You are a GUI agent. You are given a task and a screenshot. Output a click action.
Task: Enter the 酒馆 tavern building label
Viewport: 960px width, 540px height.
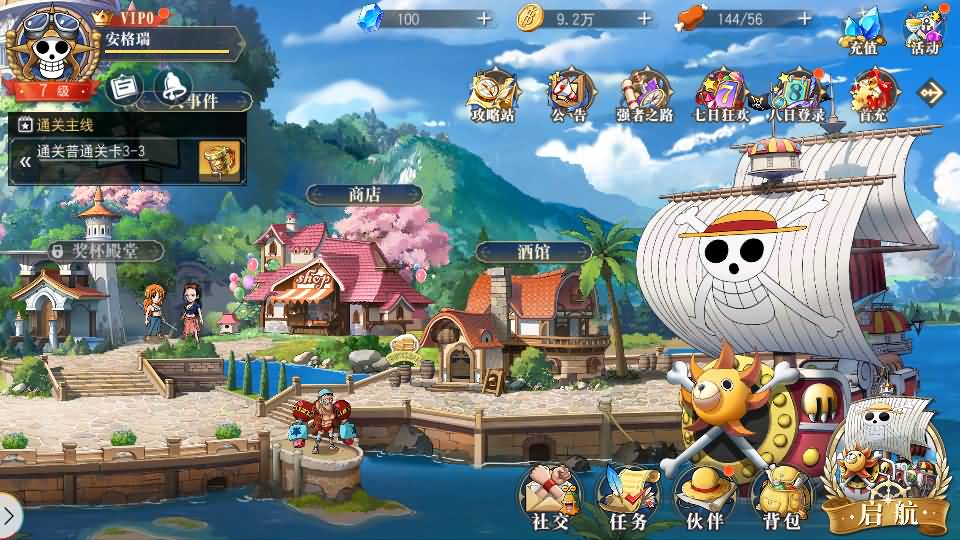pyautogui.click(x=533, y=252)
